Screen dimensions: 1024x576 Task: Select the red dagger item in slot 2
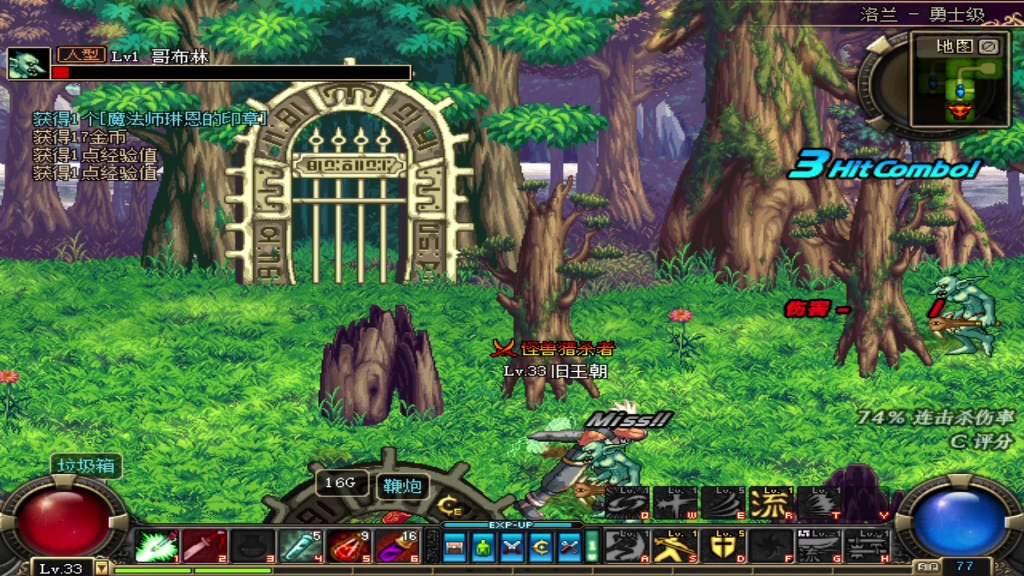point(204,546)
